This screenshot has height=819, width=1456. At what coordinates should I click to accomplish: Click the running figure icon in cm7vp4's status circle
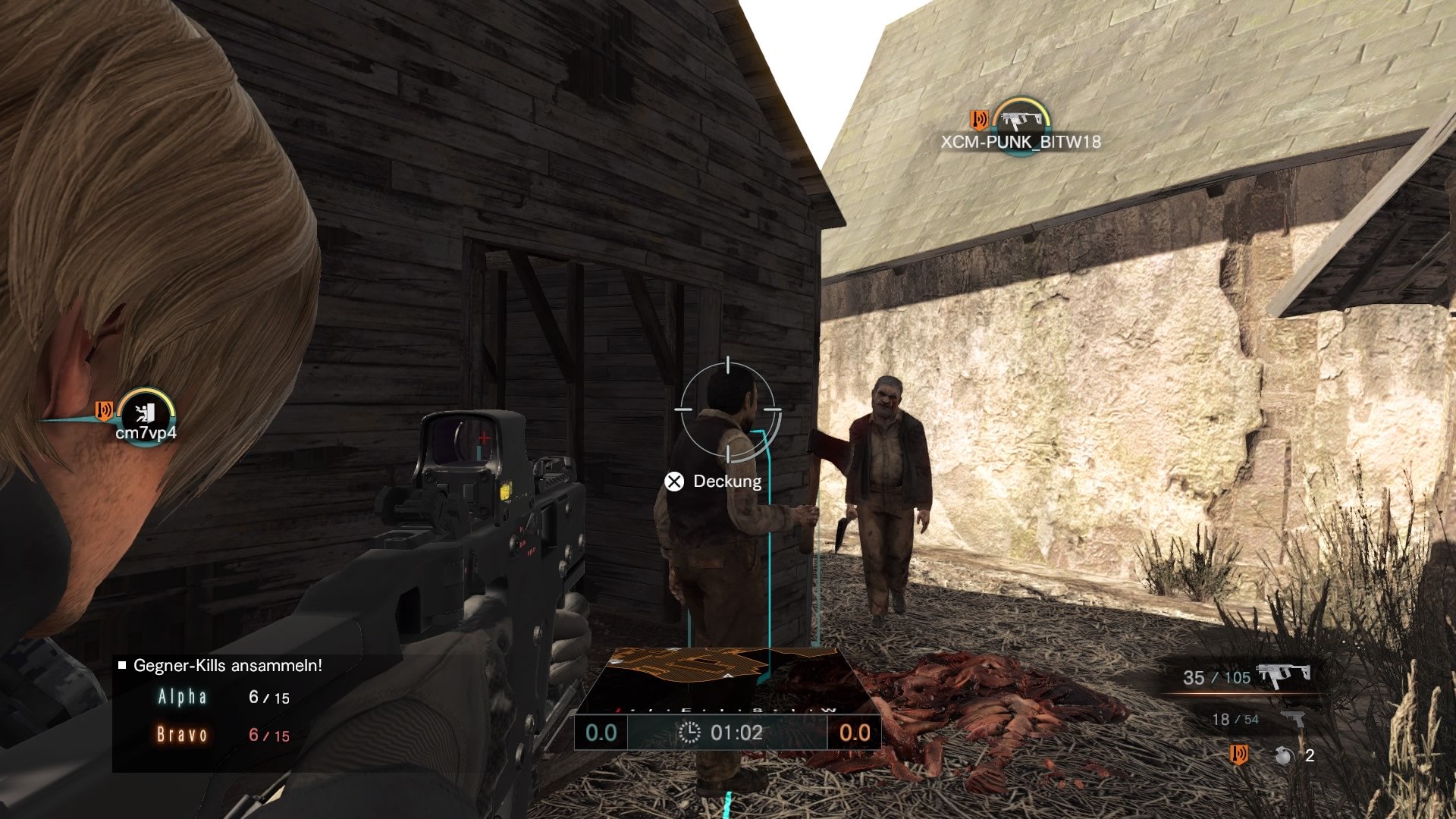tap(146, 413)
